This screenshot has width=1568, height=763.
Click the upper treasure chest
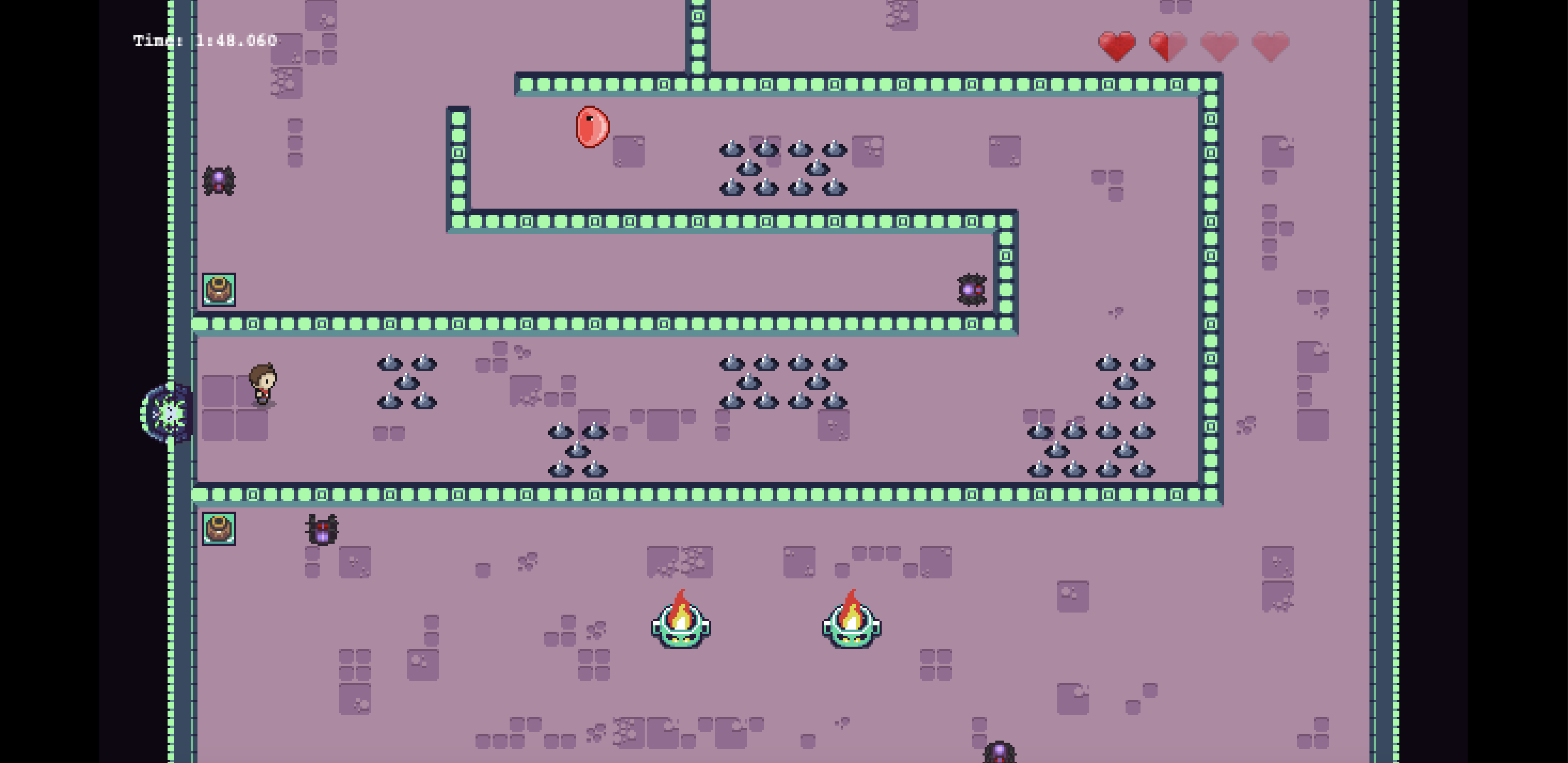coord(220,290)
